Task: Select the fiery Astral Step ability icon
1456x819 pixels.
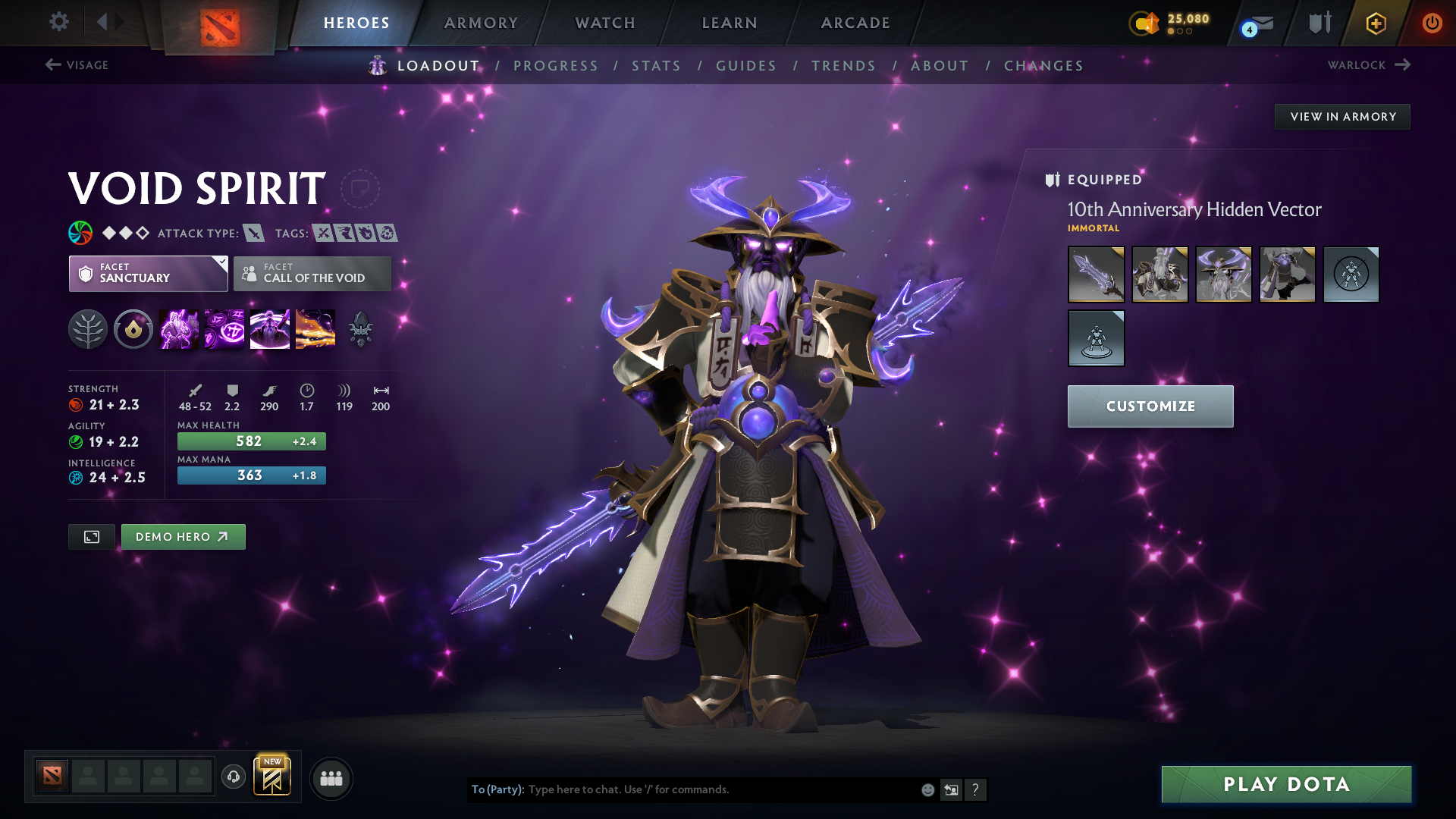Action: pyautogui.click(x=315, y=328)
